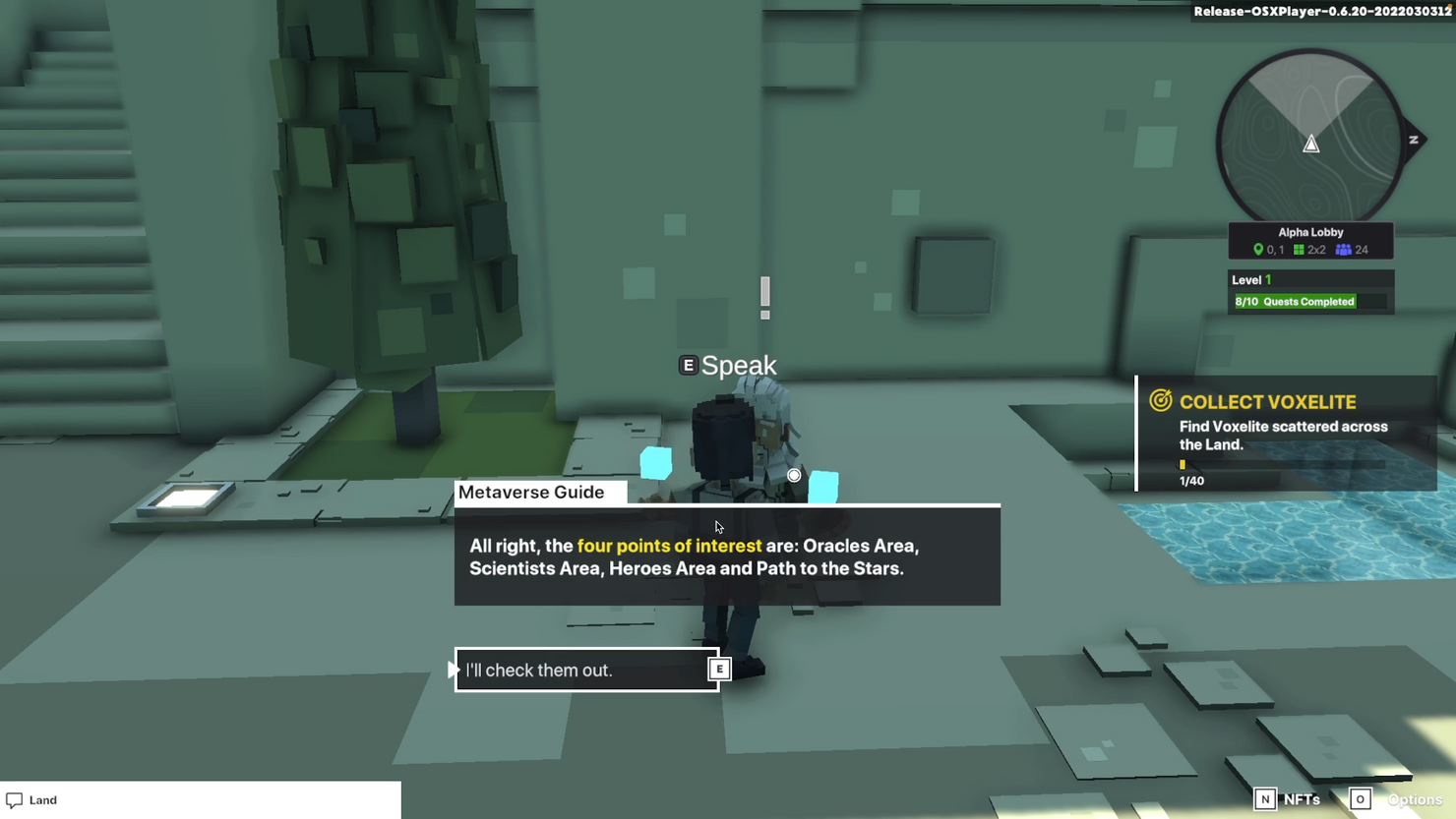This screenshot has height=819, width=1456.
Task: Click the Alpha Lobby info panel
Action: coord(1310,240)
